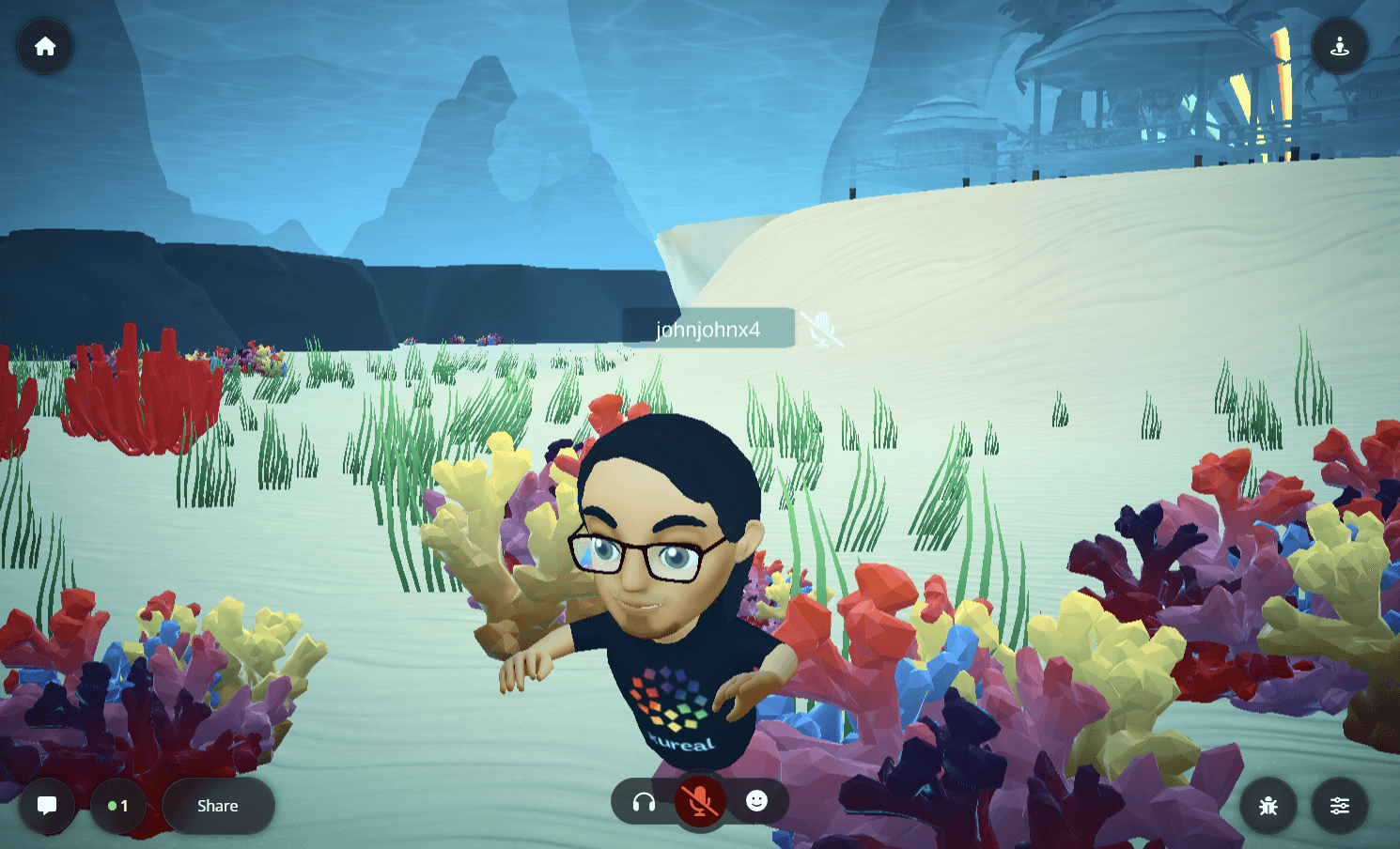Open the settings sliders menu

coord(1339,806)
